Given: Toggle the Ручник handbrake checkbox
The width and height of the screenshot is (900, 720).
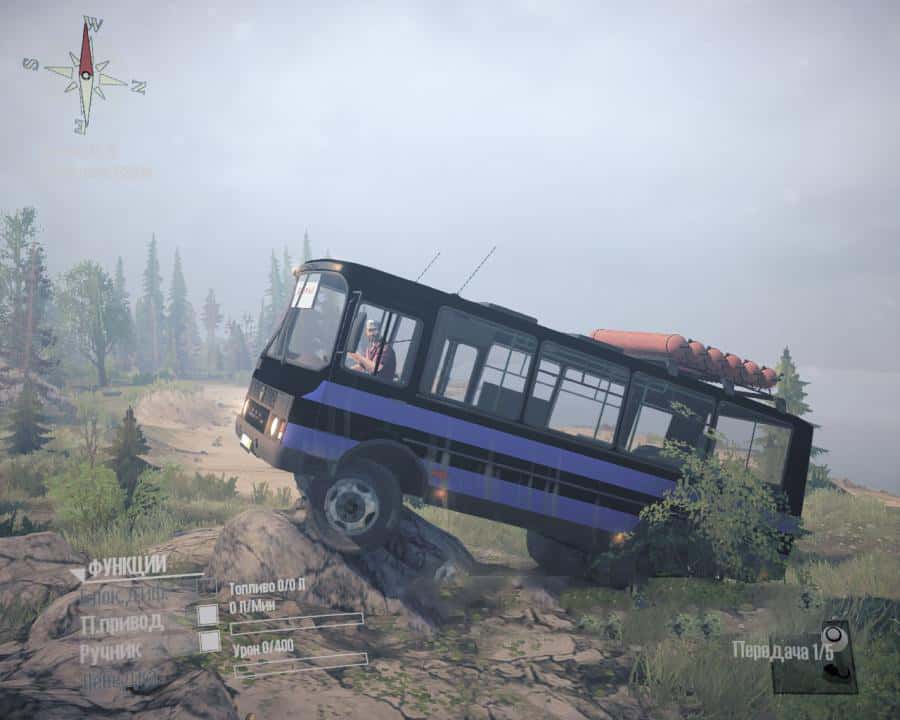Looking at the screenshot, I should click(209, 642).
